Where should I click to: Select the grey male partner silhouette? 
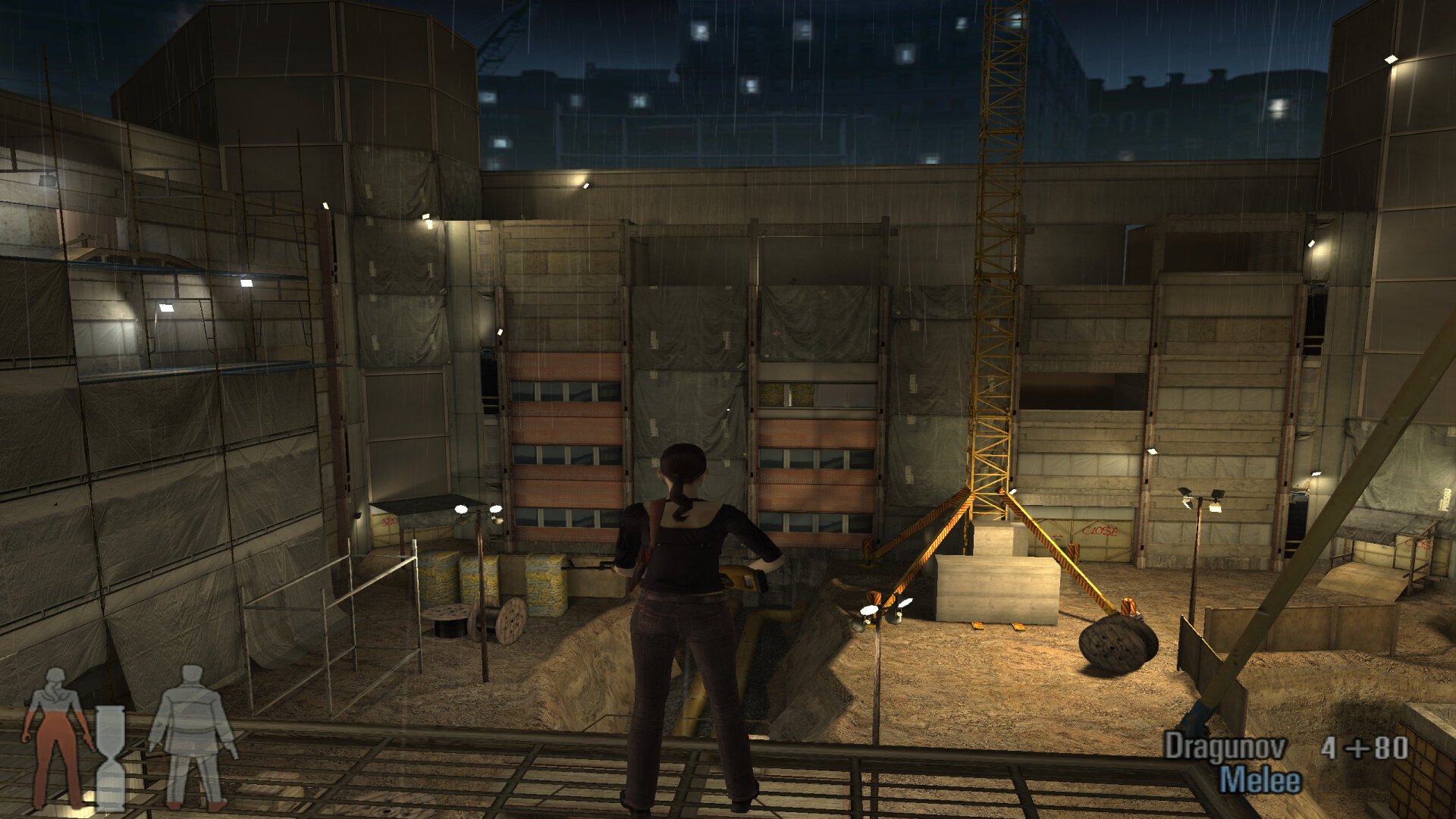193,736
